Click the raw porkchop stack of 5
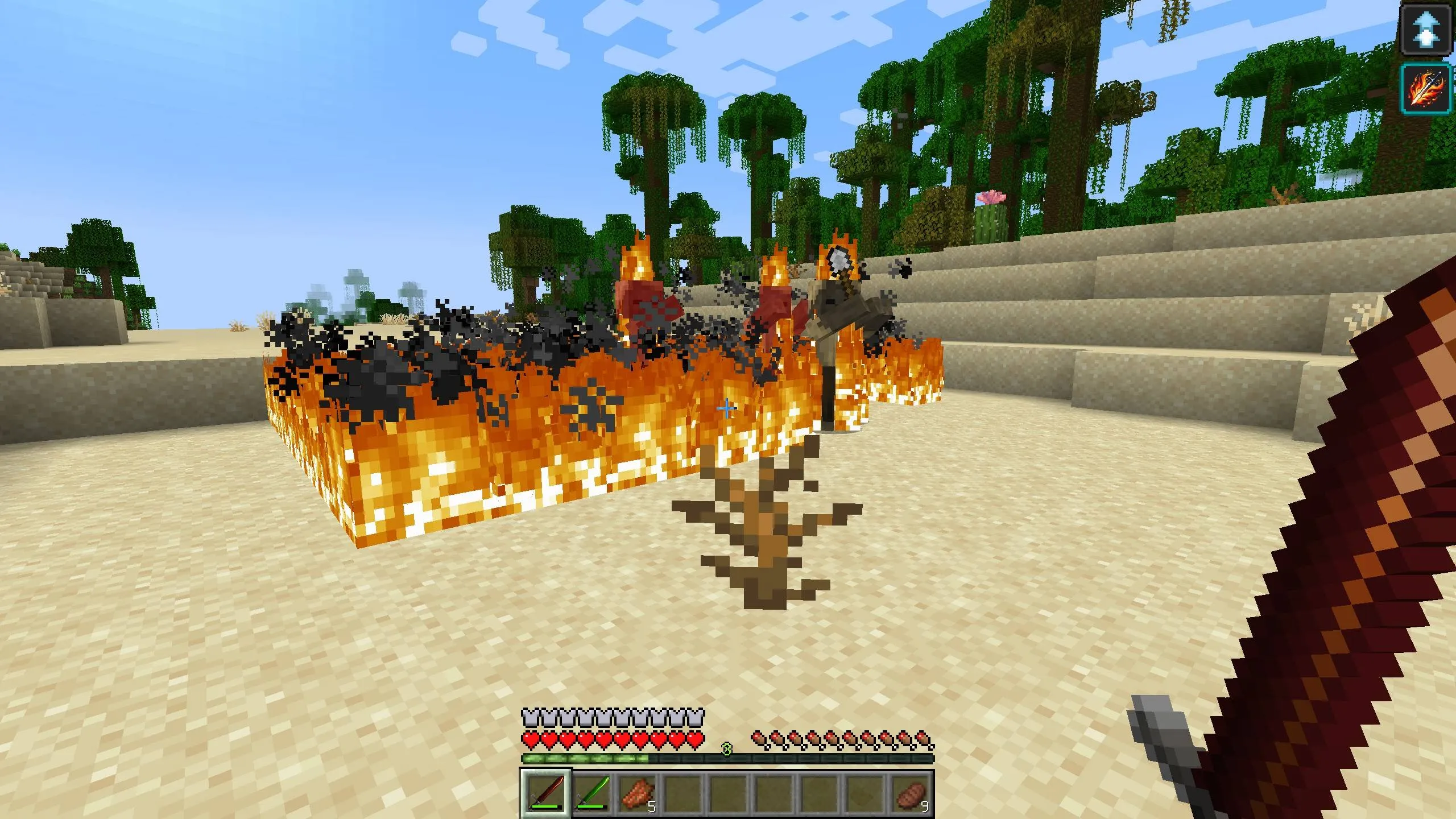 pos(638,794)
